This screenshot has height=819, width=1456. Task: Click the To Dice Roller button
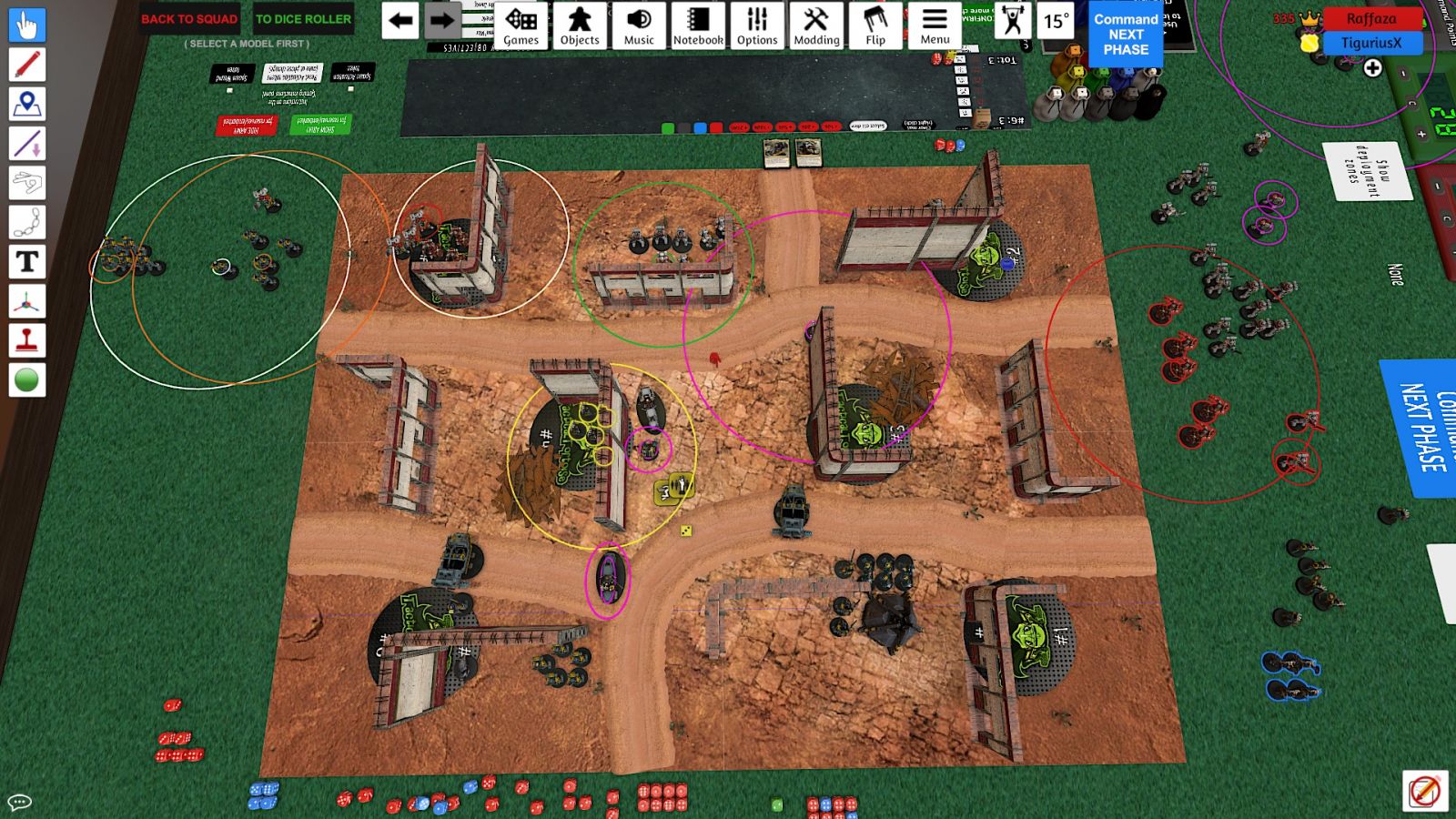(303, 19)
